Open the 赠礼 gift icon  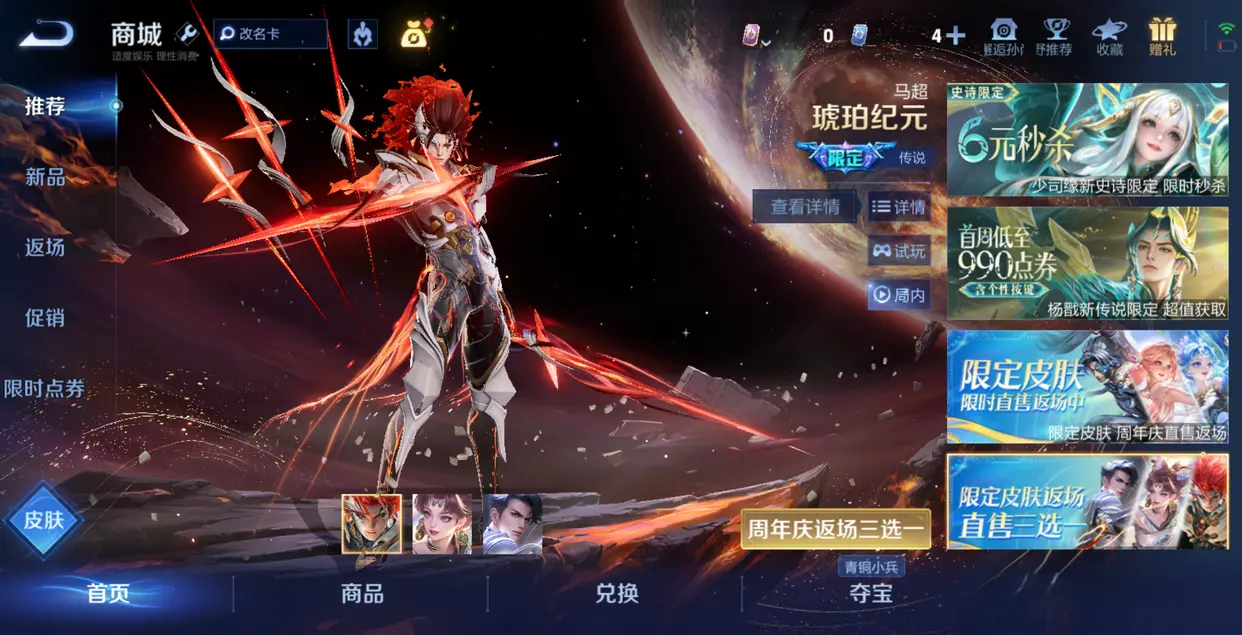click(x=1163, y=36)
